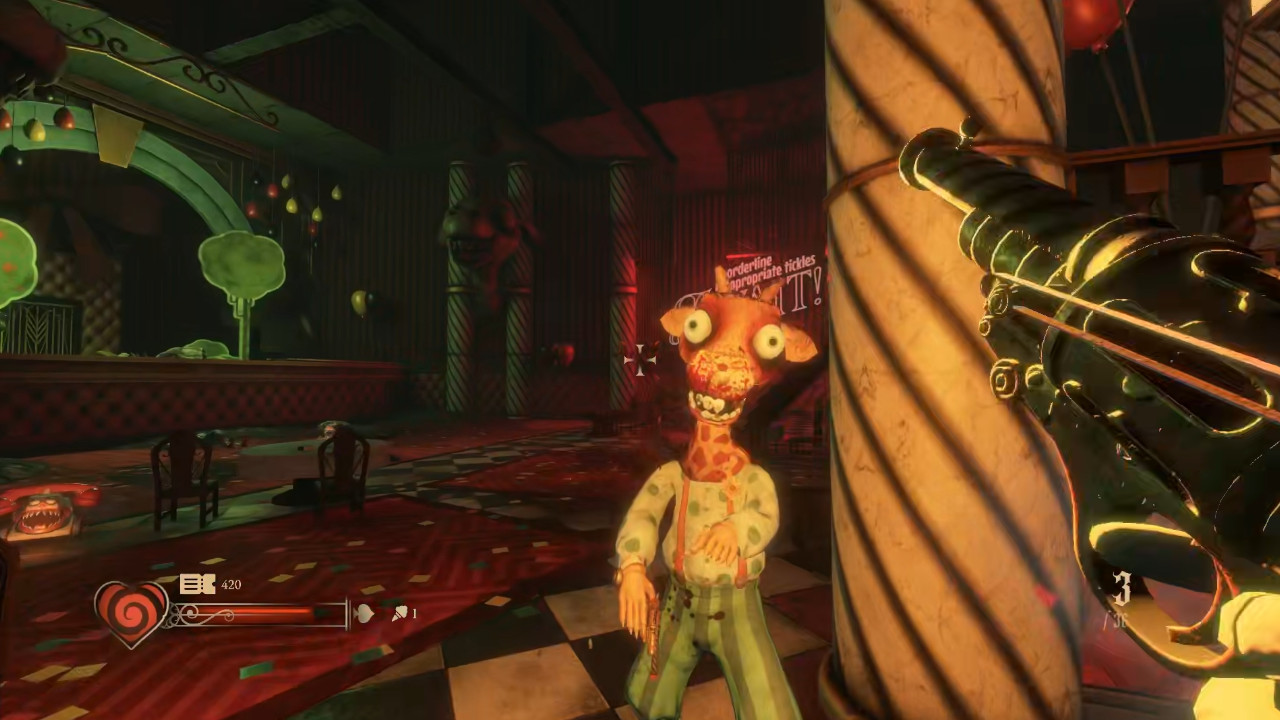The width and height of the screenshot is (1280, 720).
Task: Select the consumable item icon showing 1
Action: pos(399,613)
